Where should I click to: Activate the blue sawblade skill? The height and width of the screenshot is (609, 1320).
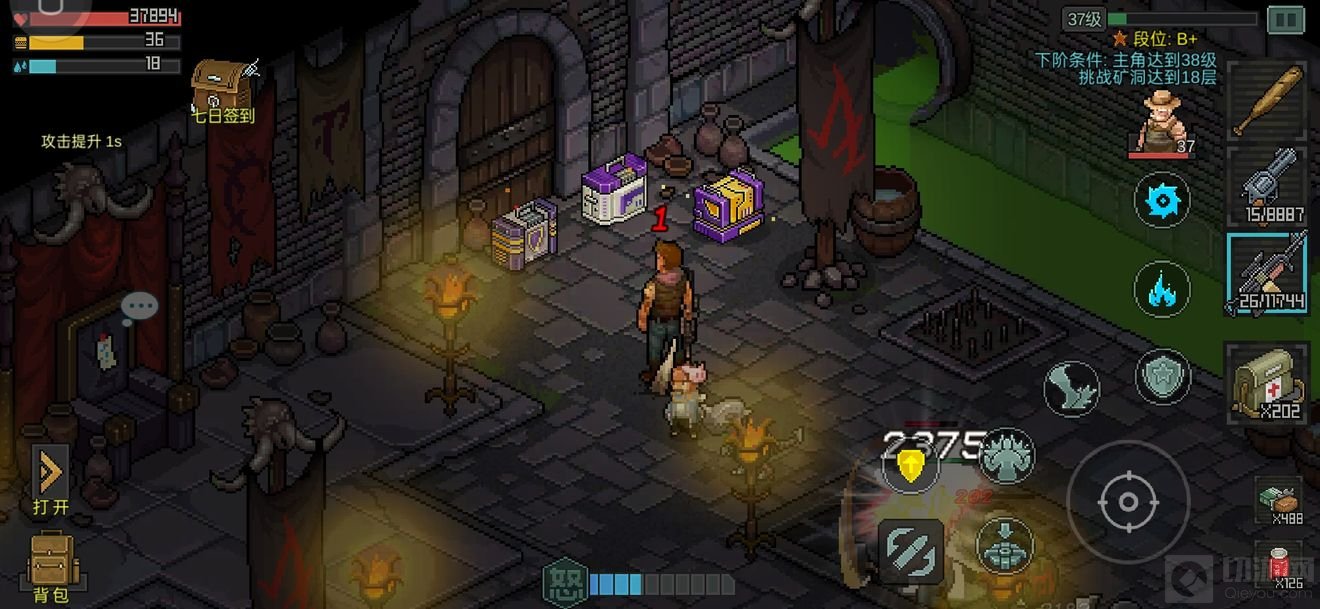pyautogui.click(x=1161, y=200)
